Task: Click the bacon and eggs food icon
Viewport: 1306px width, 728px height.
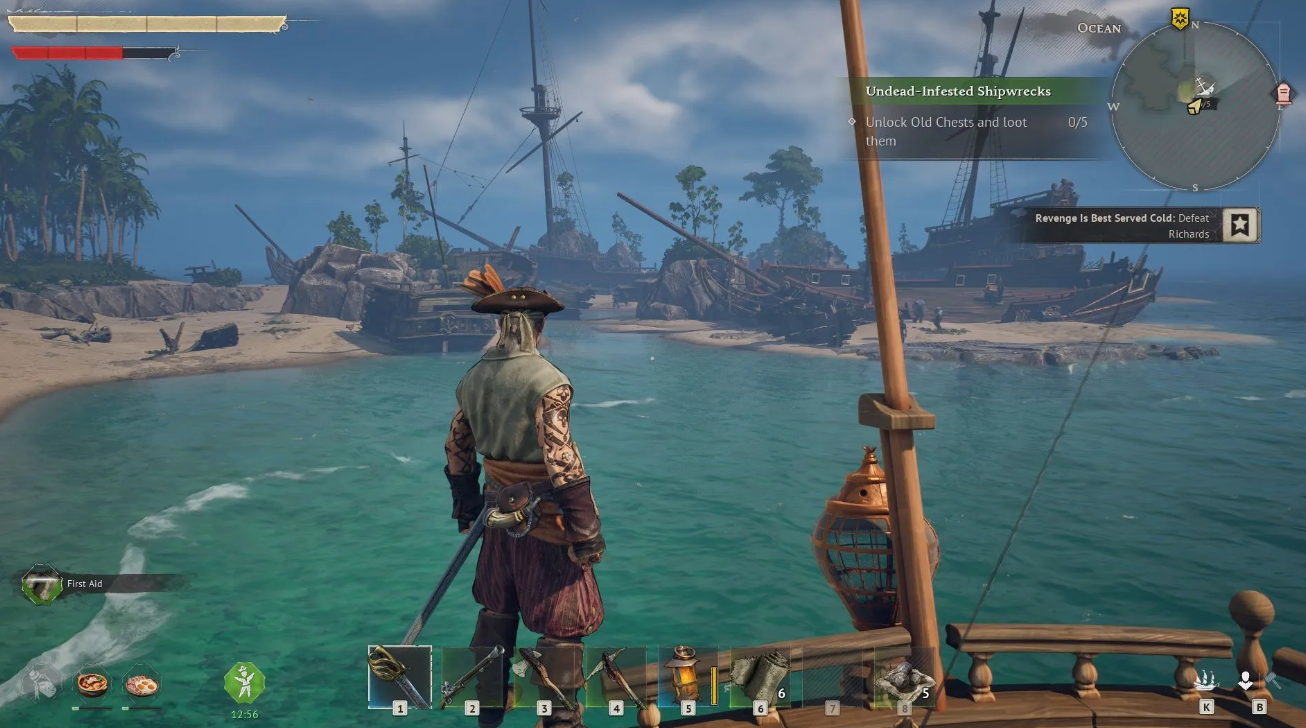Action: pos(141,683)
